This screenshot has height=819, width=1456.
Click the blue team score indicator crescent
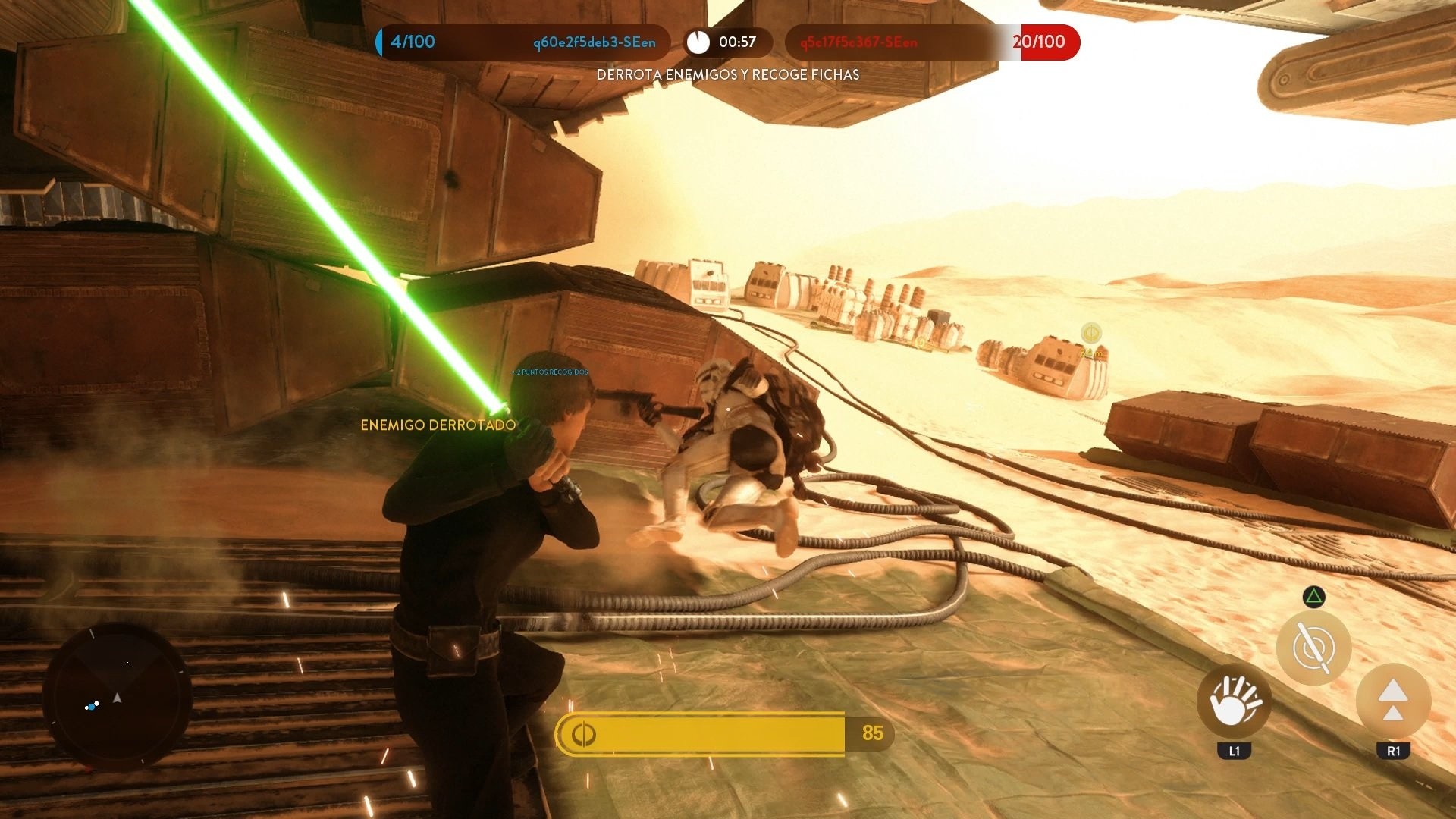click(377, 42)
